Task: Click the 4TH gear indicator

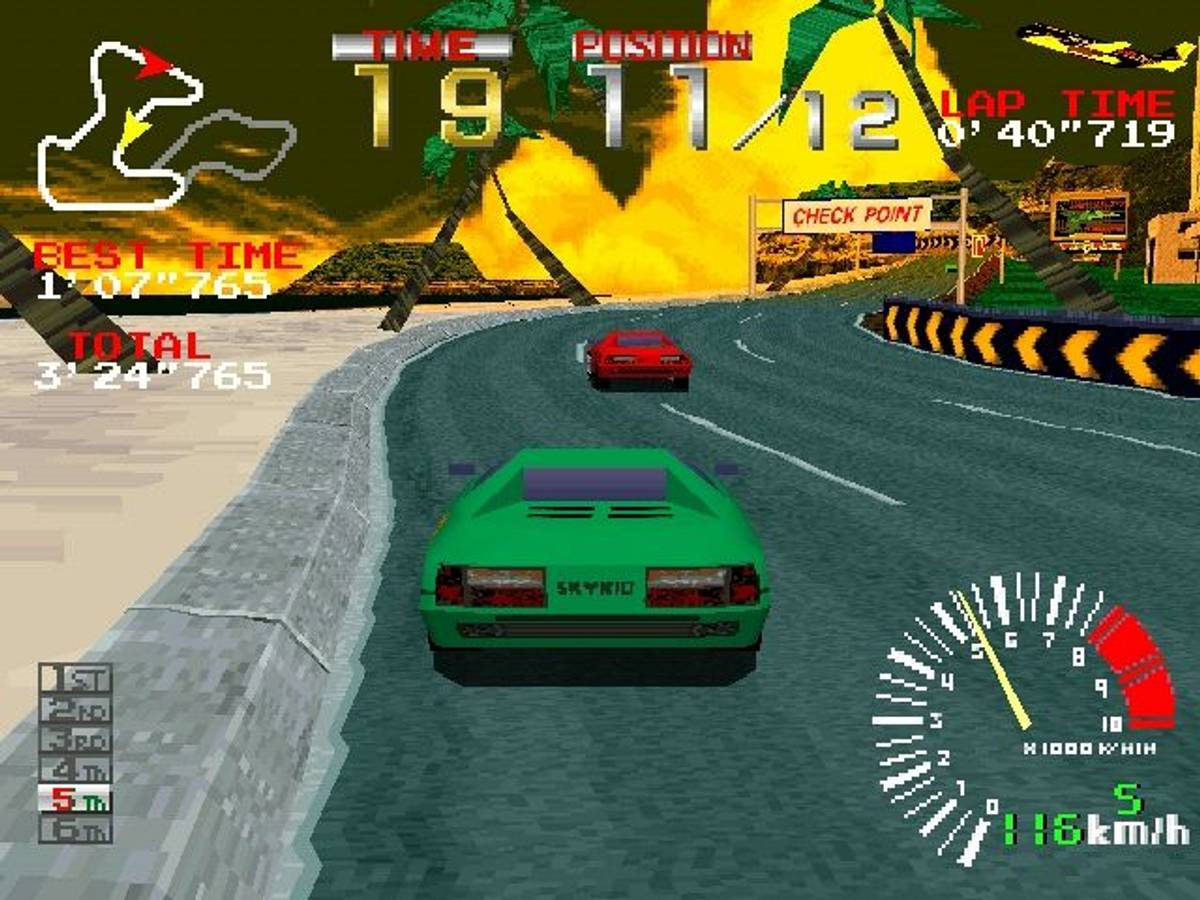Action: 75,770
